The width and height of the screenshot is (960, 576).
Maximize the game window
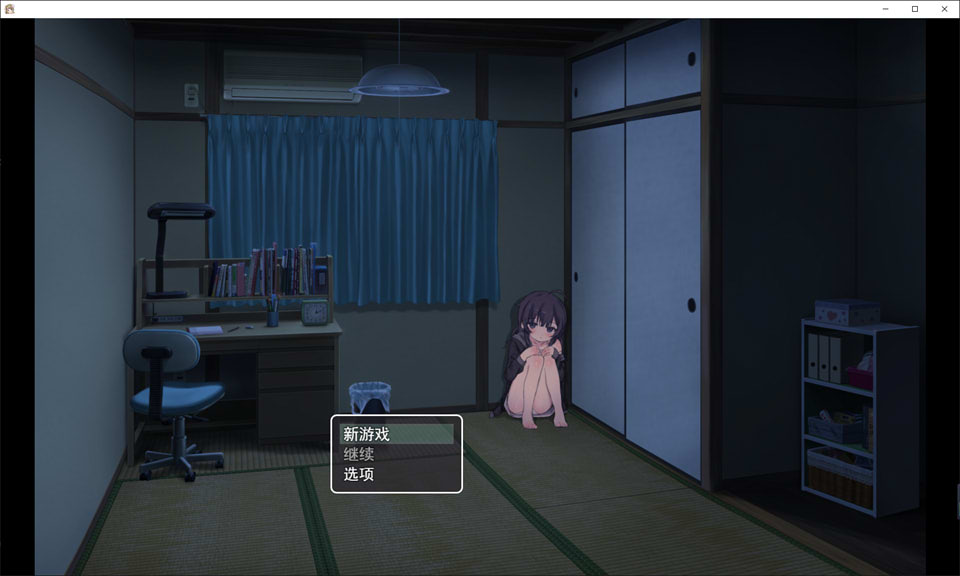pos(915,9)
